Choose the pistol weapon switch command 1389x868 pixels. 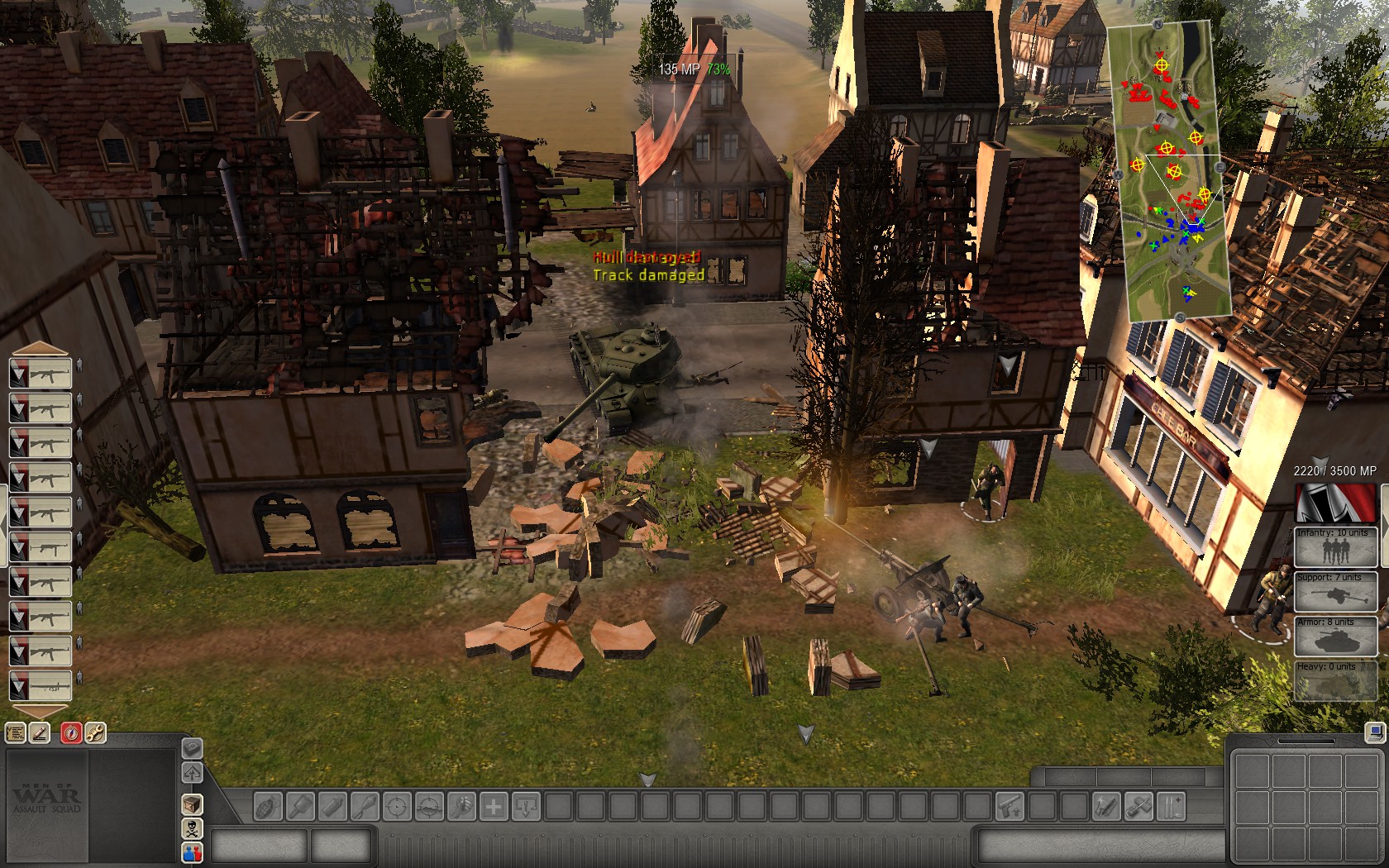[x=1009, y=806]
